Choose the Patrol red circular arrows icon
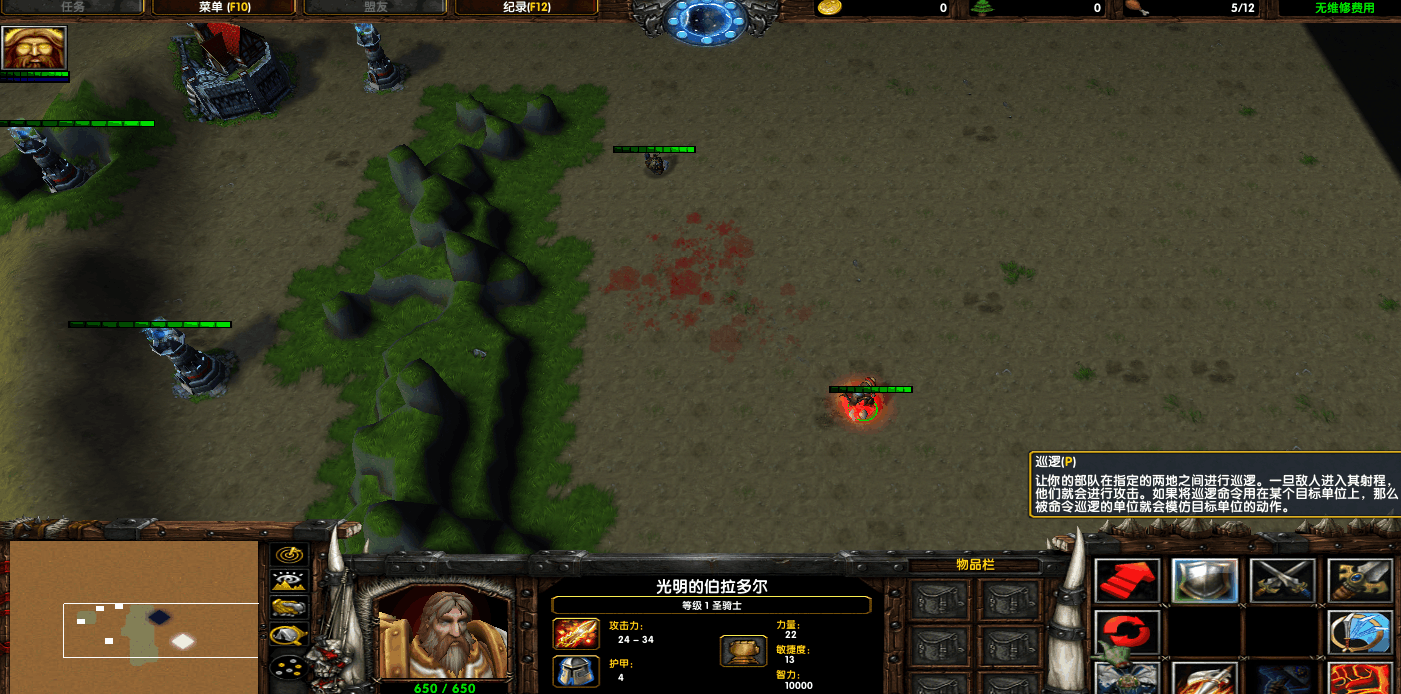This screenshot has width=1401, height=694. point(1127,633)
